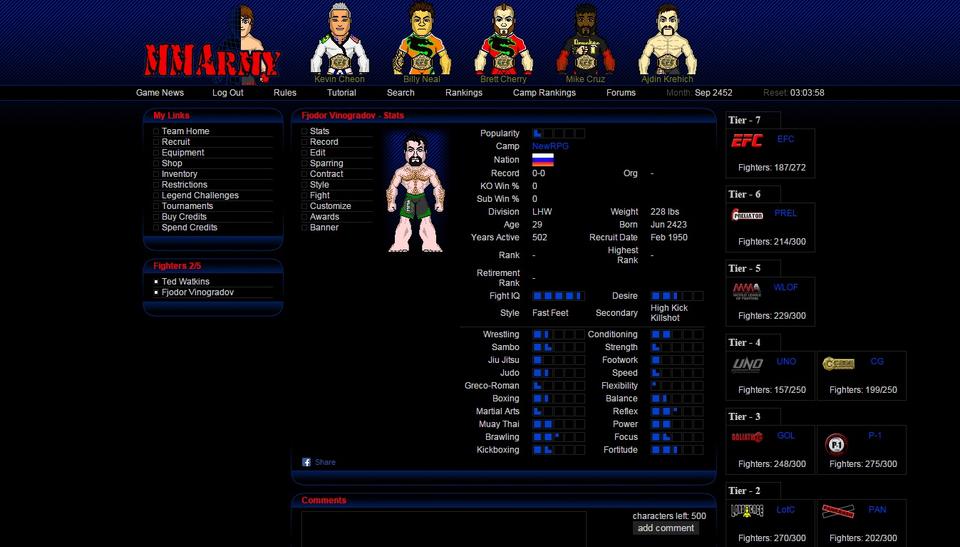The height and width of the screenshot is (547, 960).
Task: Select fighter Ted Watkins
Action: (186, 282)
